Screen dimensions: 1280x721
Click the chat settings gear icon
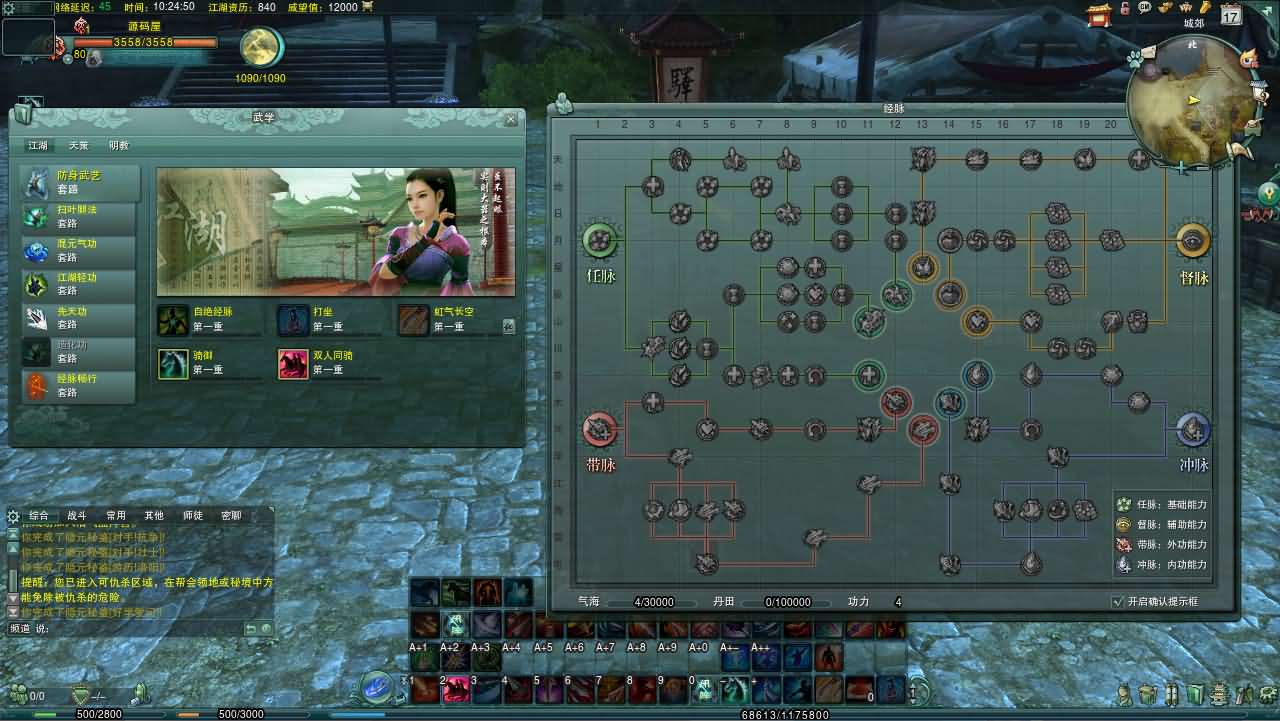13,516
